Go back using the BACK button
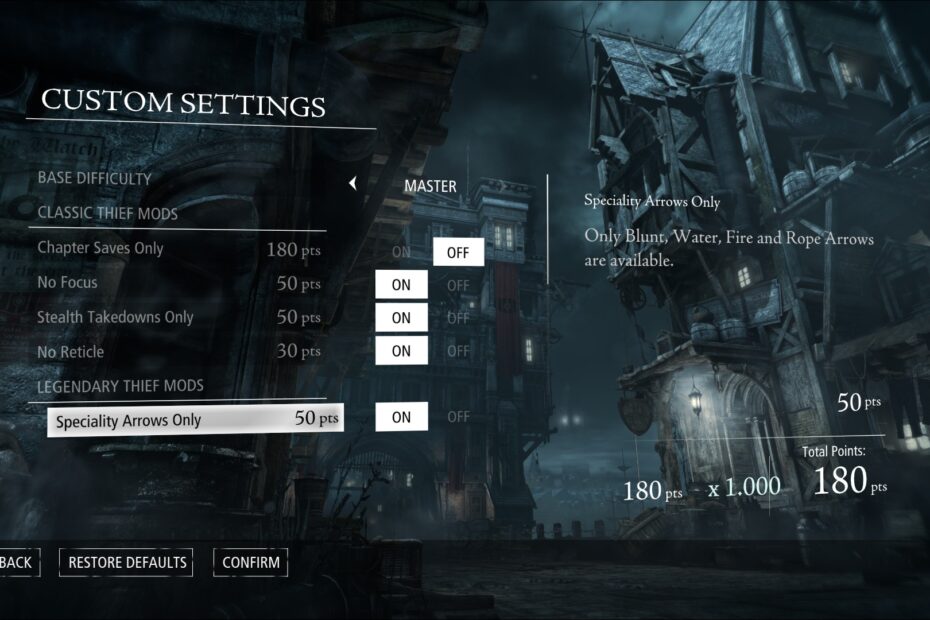Screen dimensions: 930x620 15,562
